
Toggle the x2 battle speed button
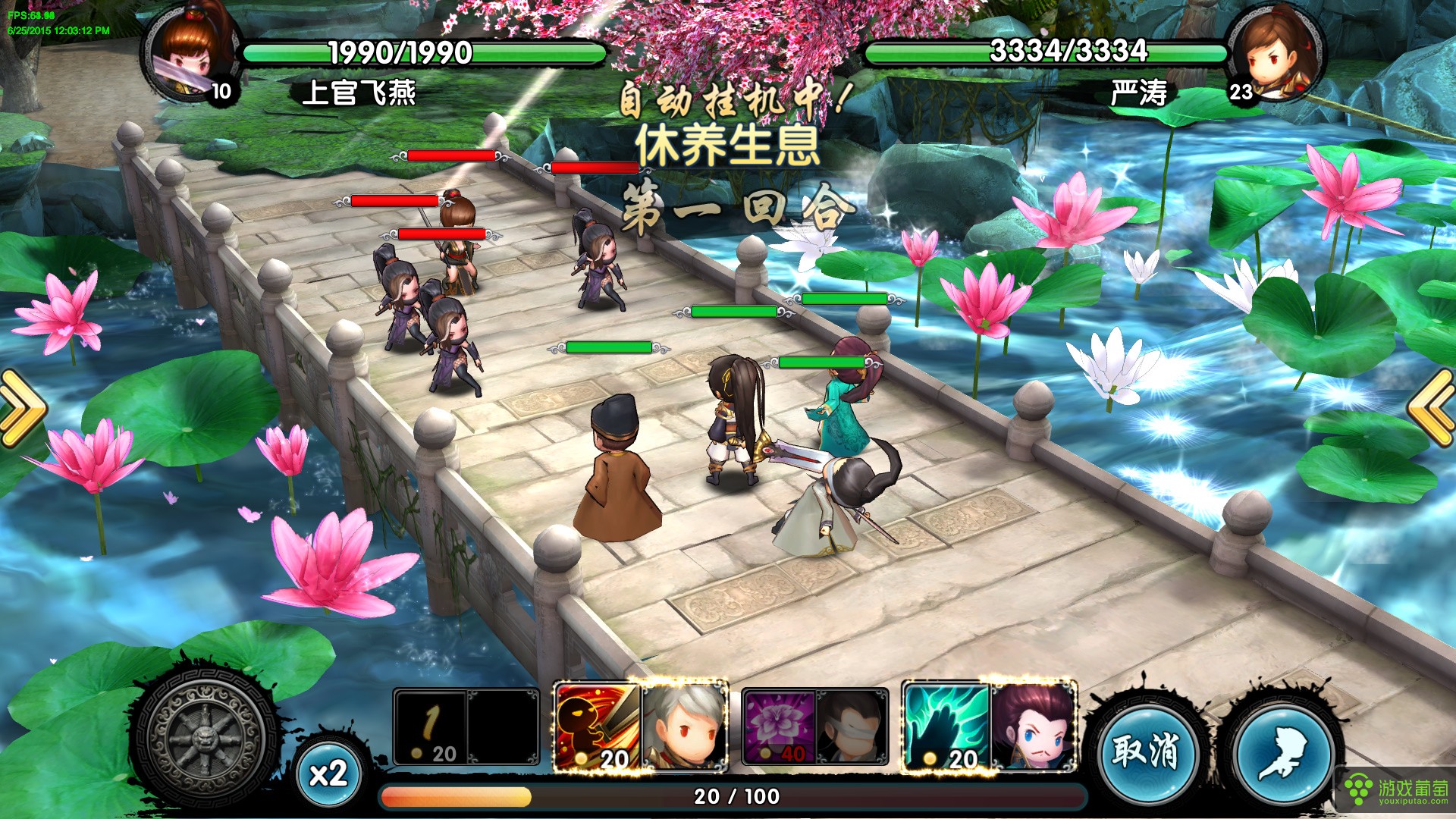[x=328, y=773]
